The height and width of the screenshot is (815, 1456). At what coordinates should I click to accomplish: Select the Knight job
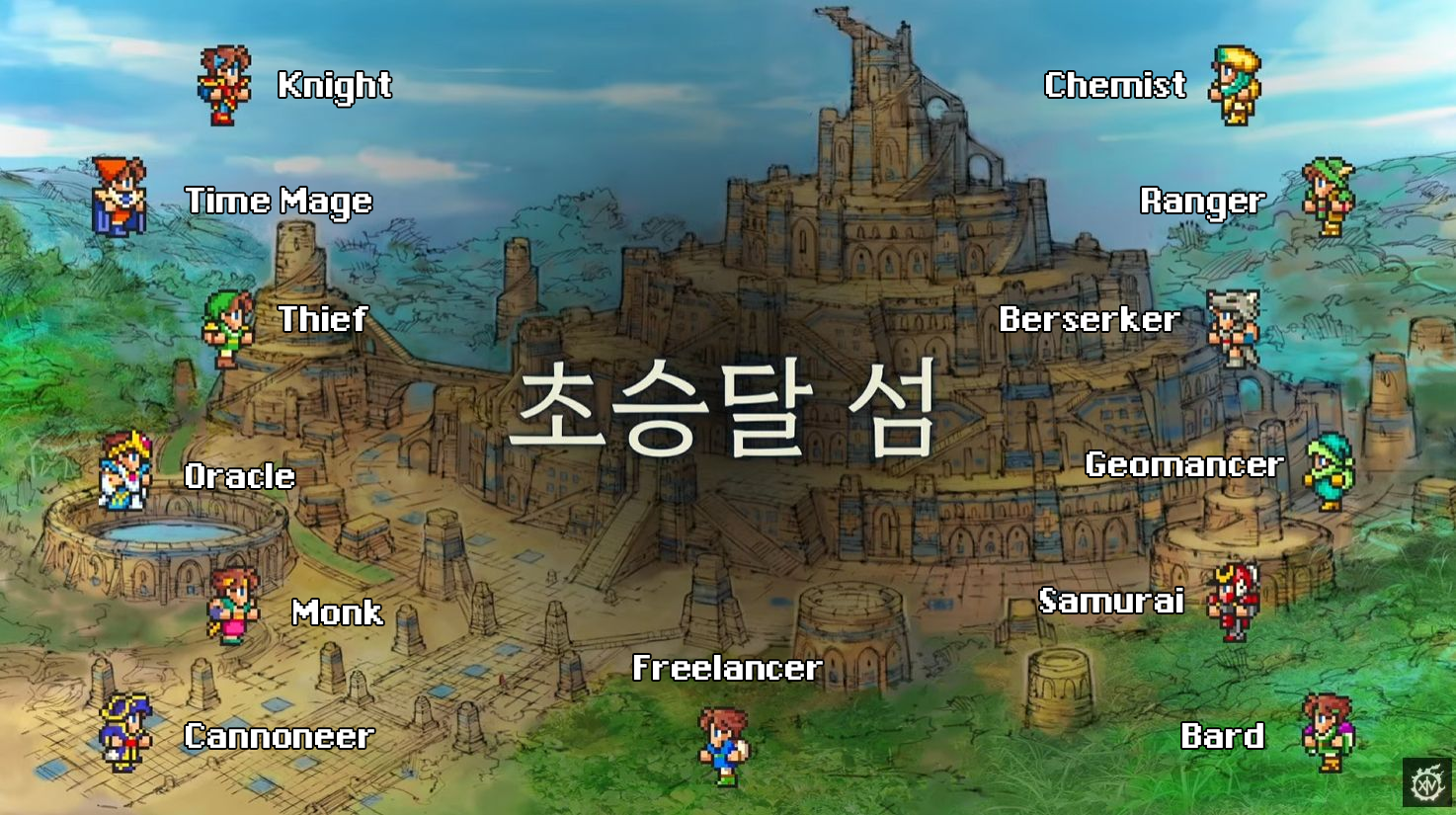[x=334, y=86]
